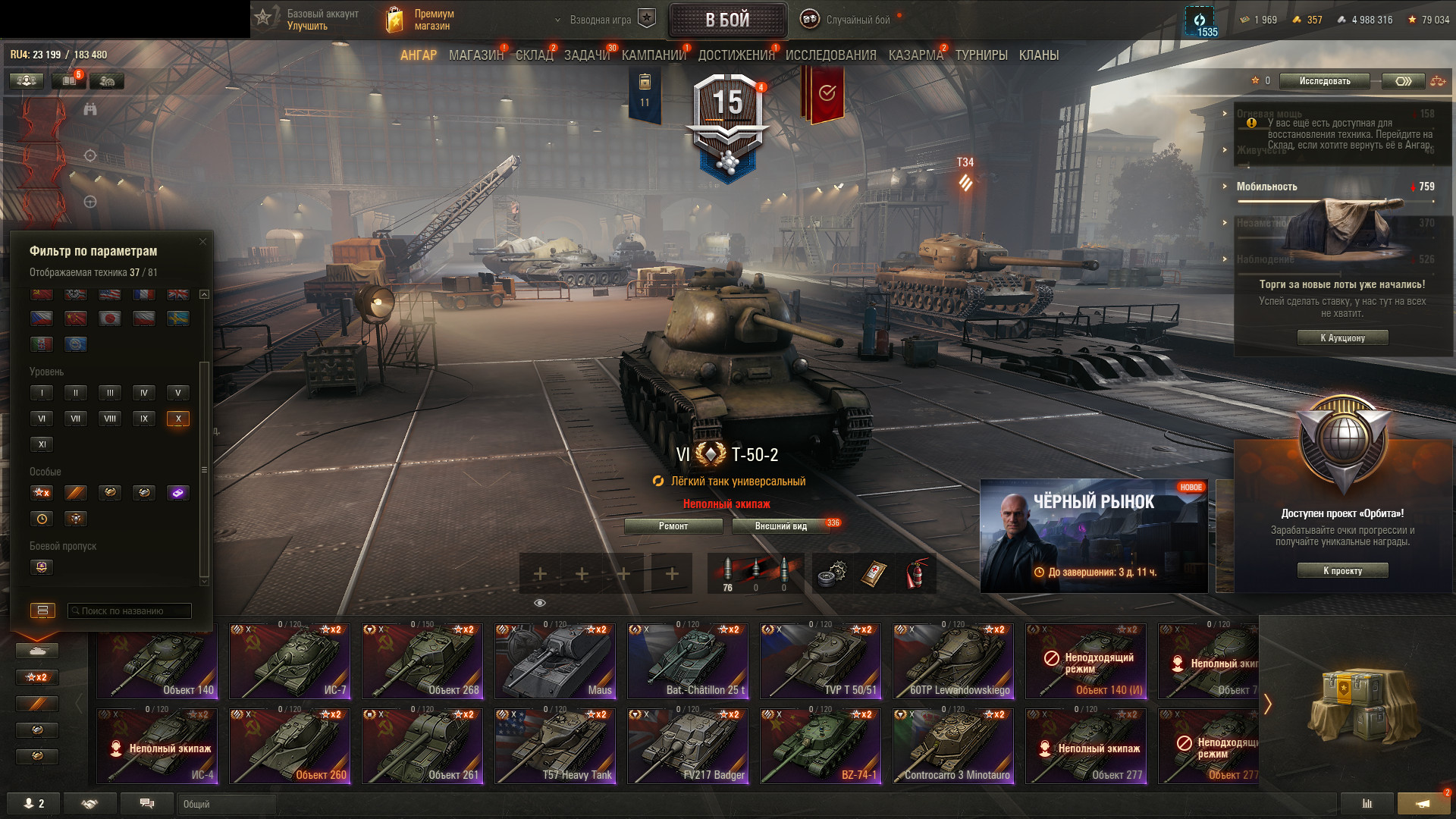Click the Исследовать research button
The width and height of the screenshot is (1456, 819).
coord(1324,81)
